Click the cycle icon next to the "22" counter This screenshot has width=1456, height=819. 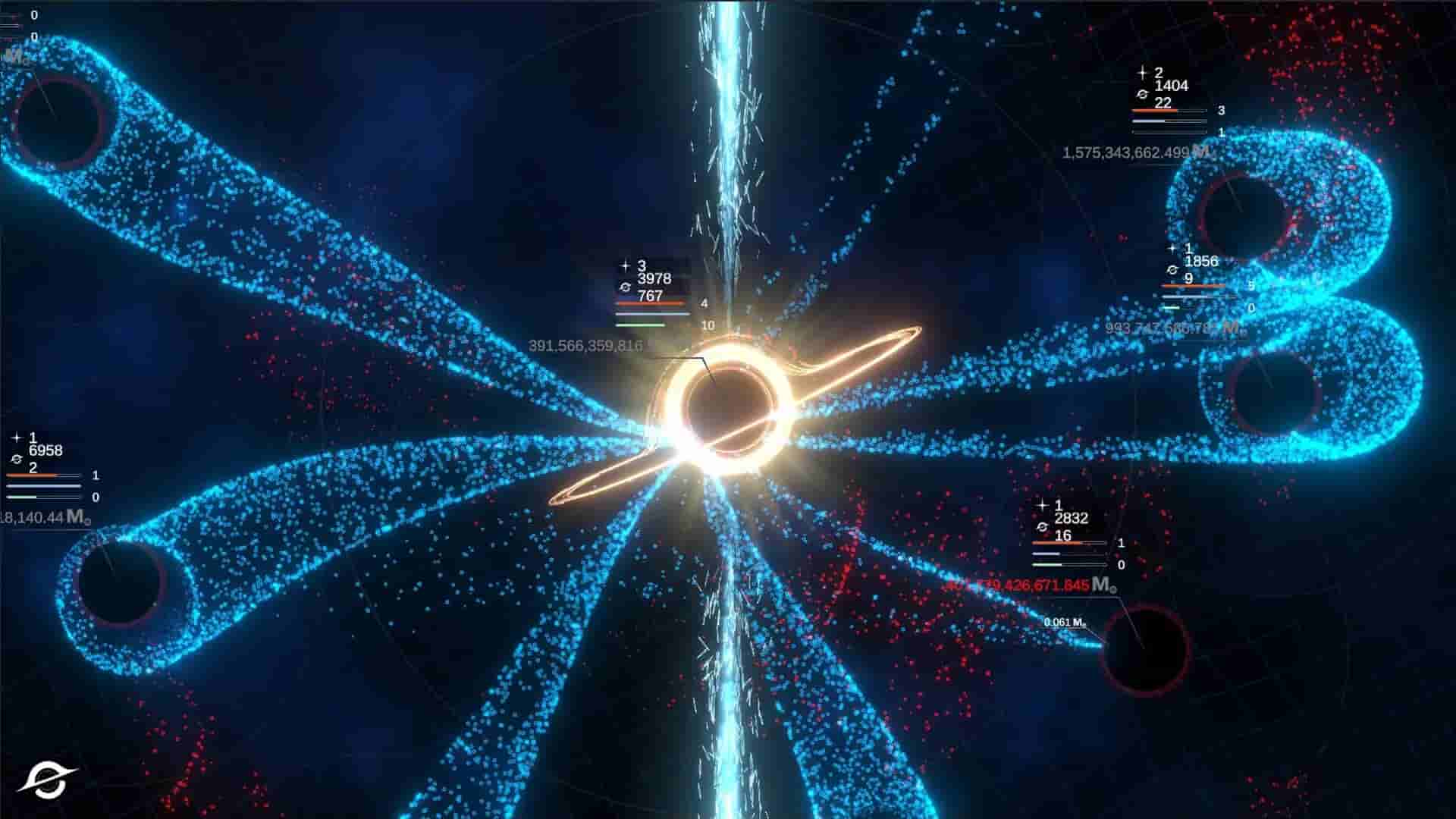[x=1142, y=94]
